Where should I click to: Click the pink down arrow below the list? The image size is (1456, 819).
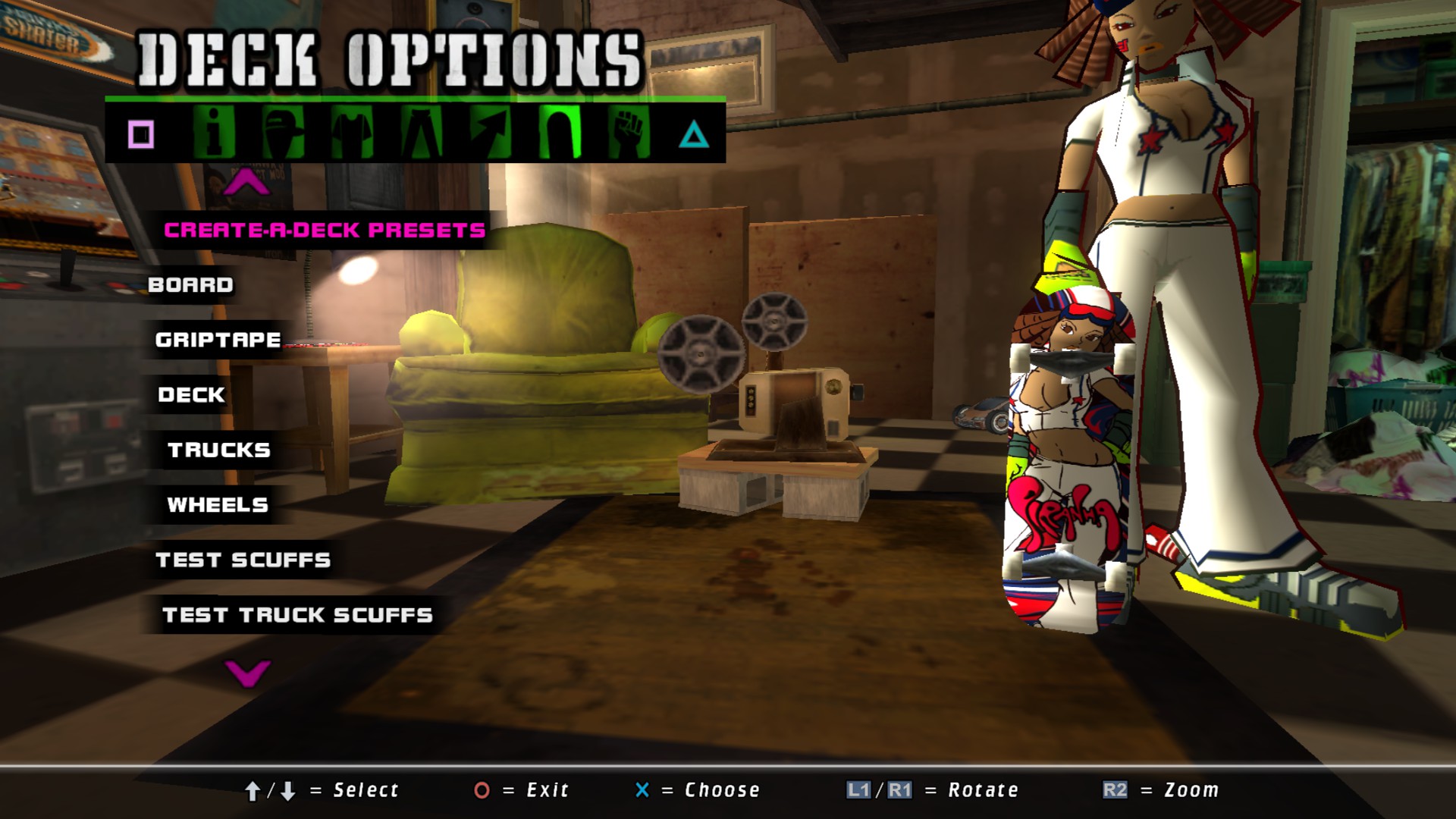coord(247,672)
